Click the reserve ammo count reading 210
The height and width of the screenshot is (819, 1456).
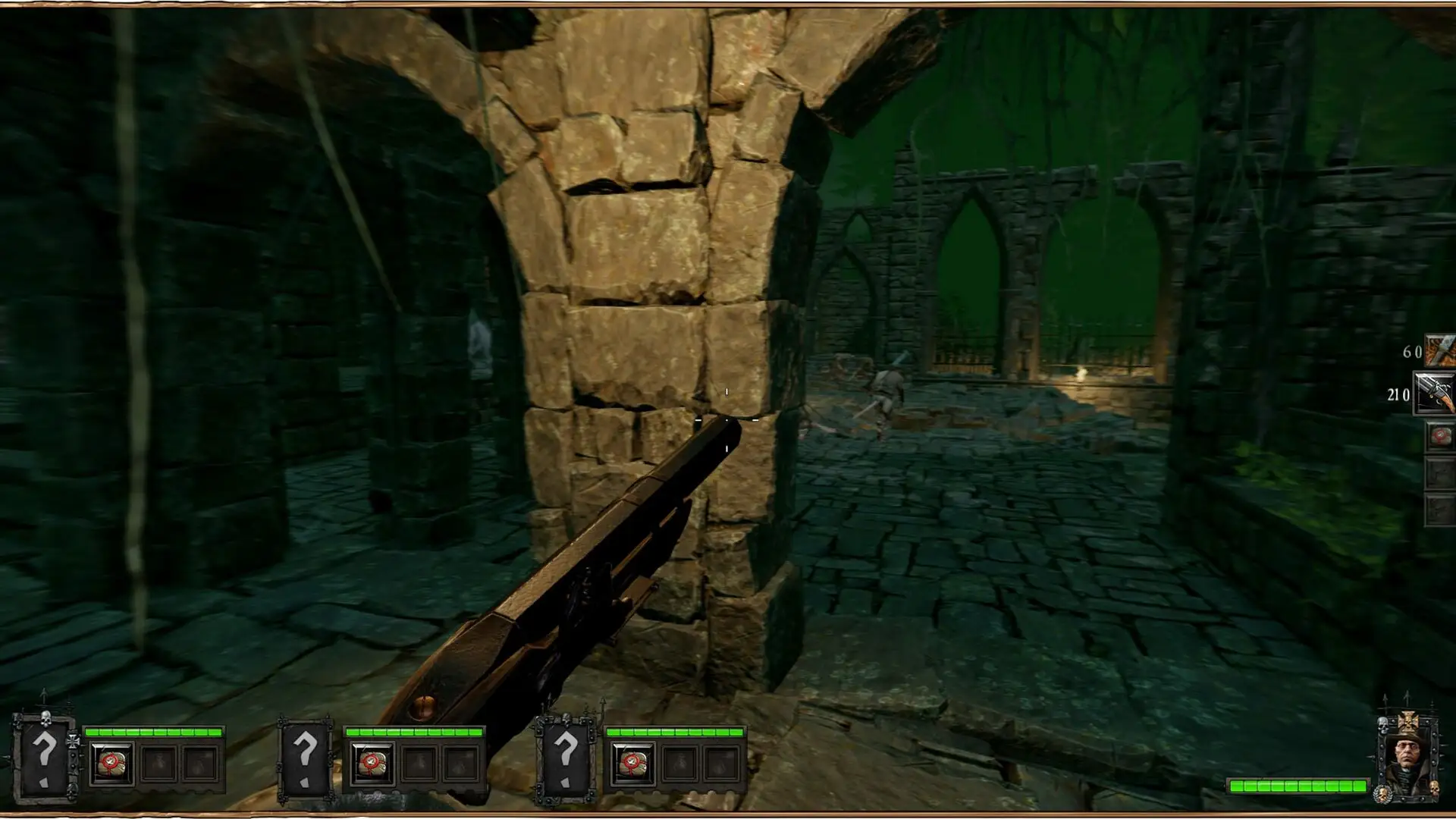1398,394
